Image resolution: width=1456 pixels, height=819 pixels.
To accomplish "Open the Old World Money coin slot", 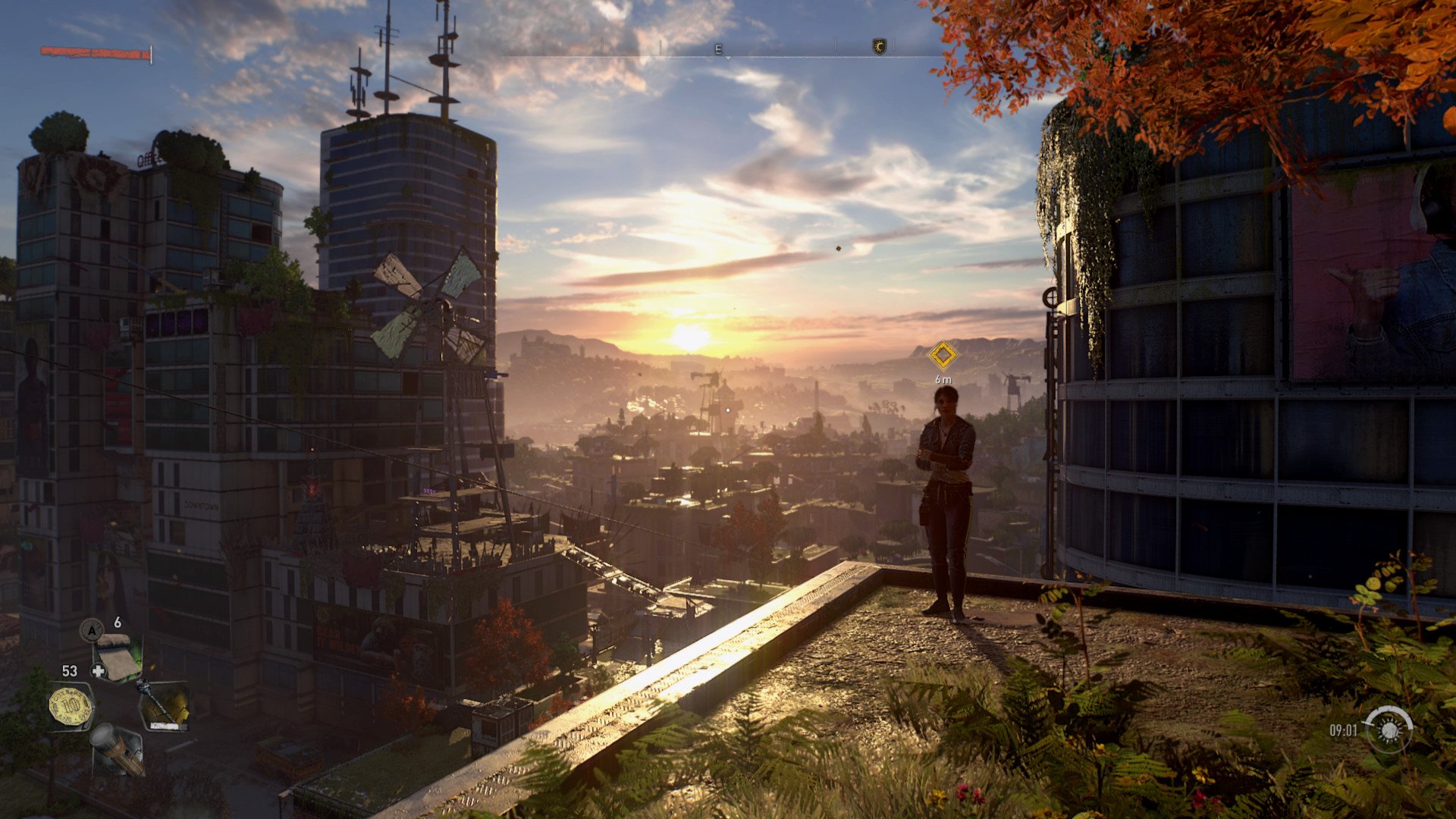I will pos(70,705).
